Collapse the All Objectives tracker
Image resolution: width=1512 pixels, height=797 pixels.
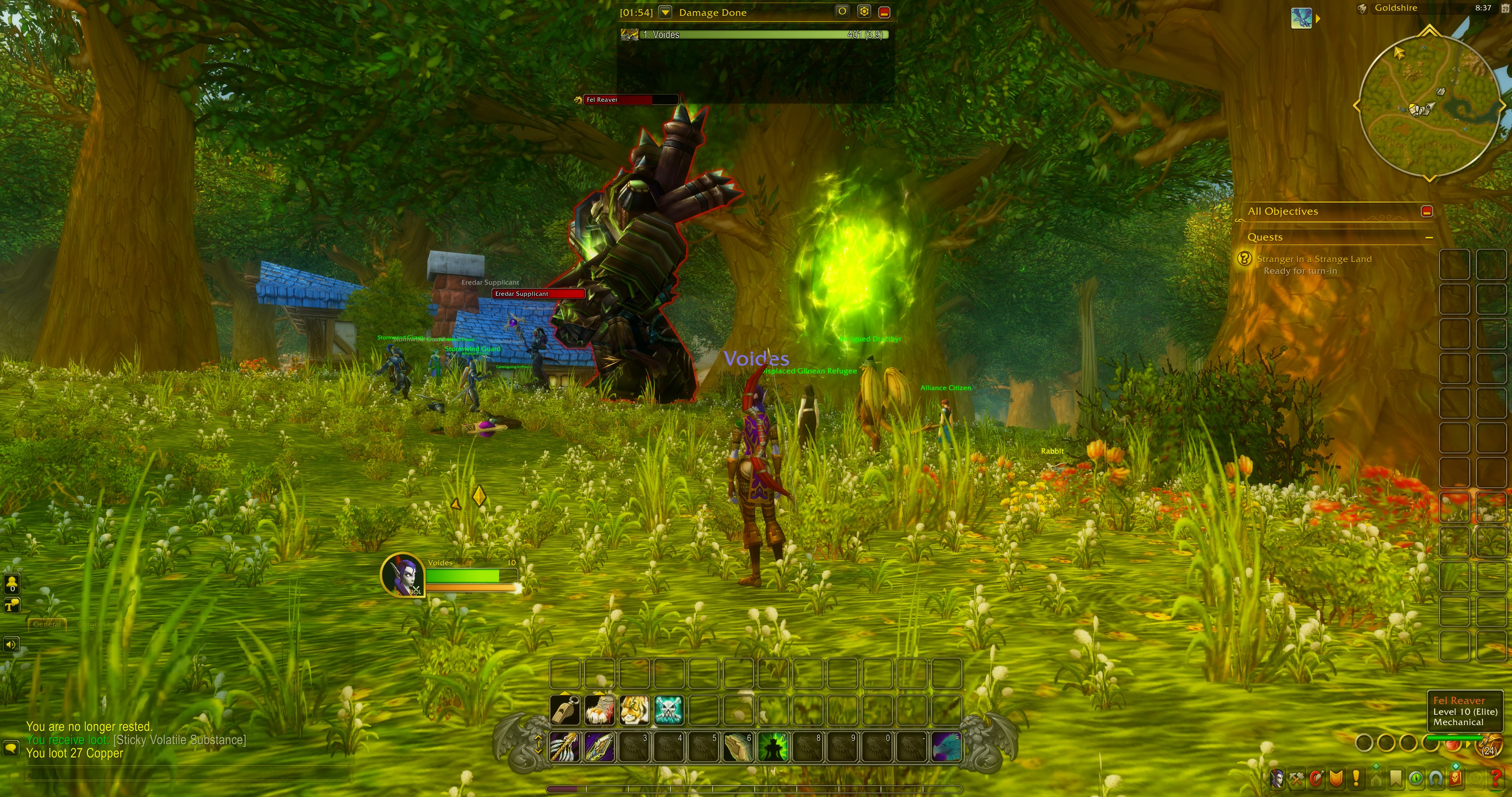pyautogui.click(x=1427, y=211)
